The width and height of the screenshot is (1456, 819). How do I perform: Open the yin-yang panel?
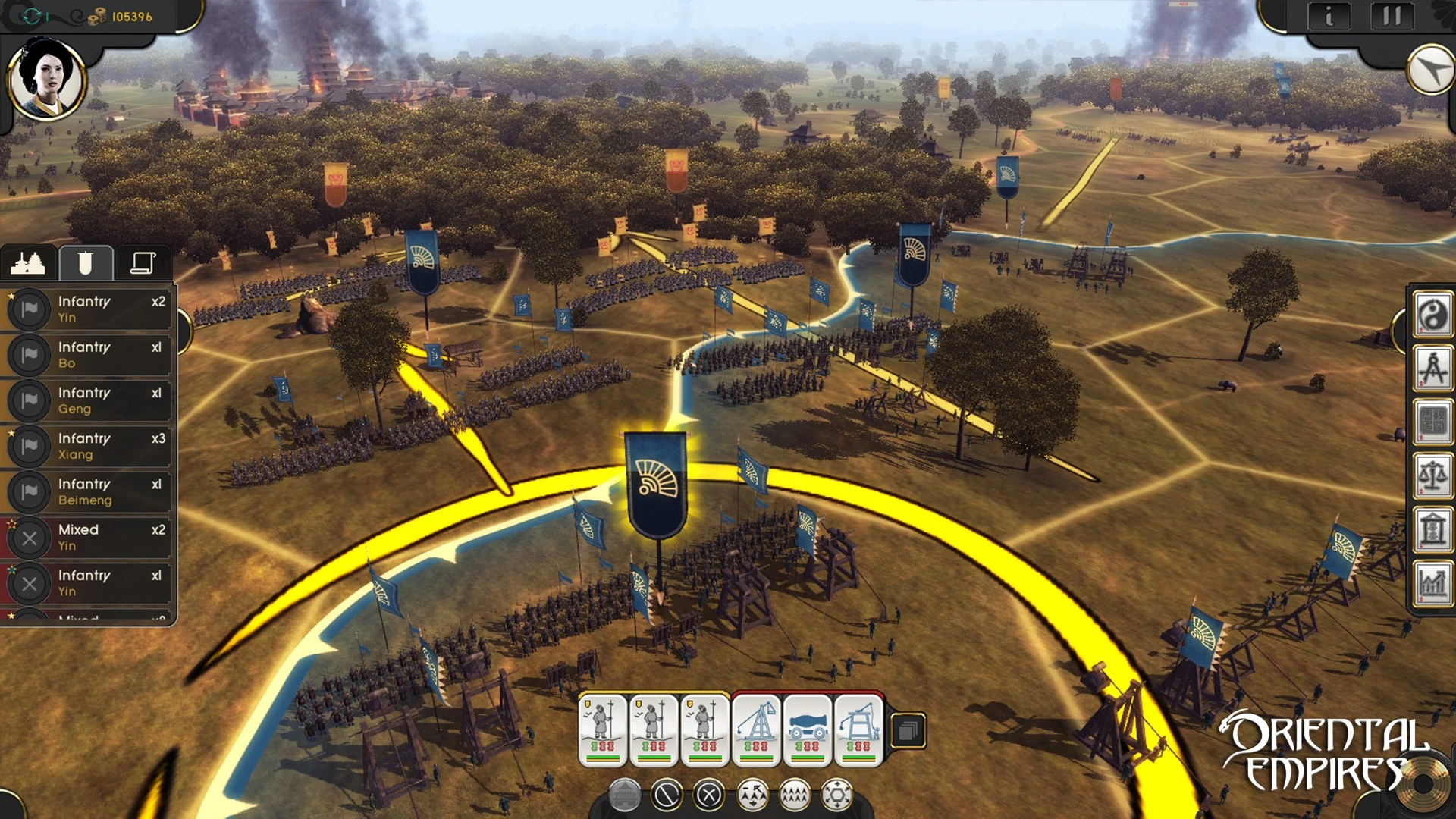click(x=1432, y=315)
